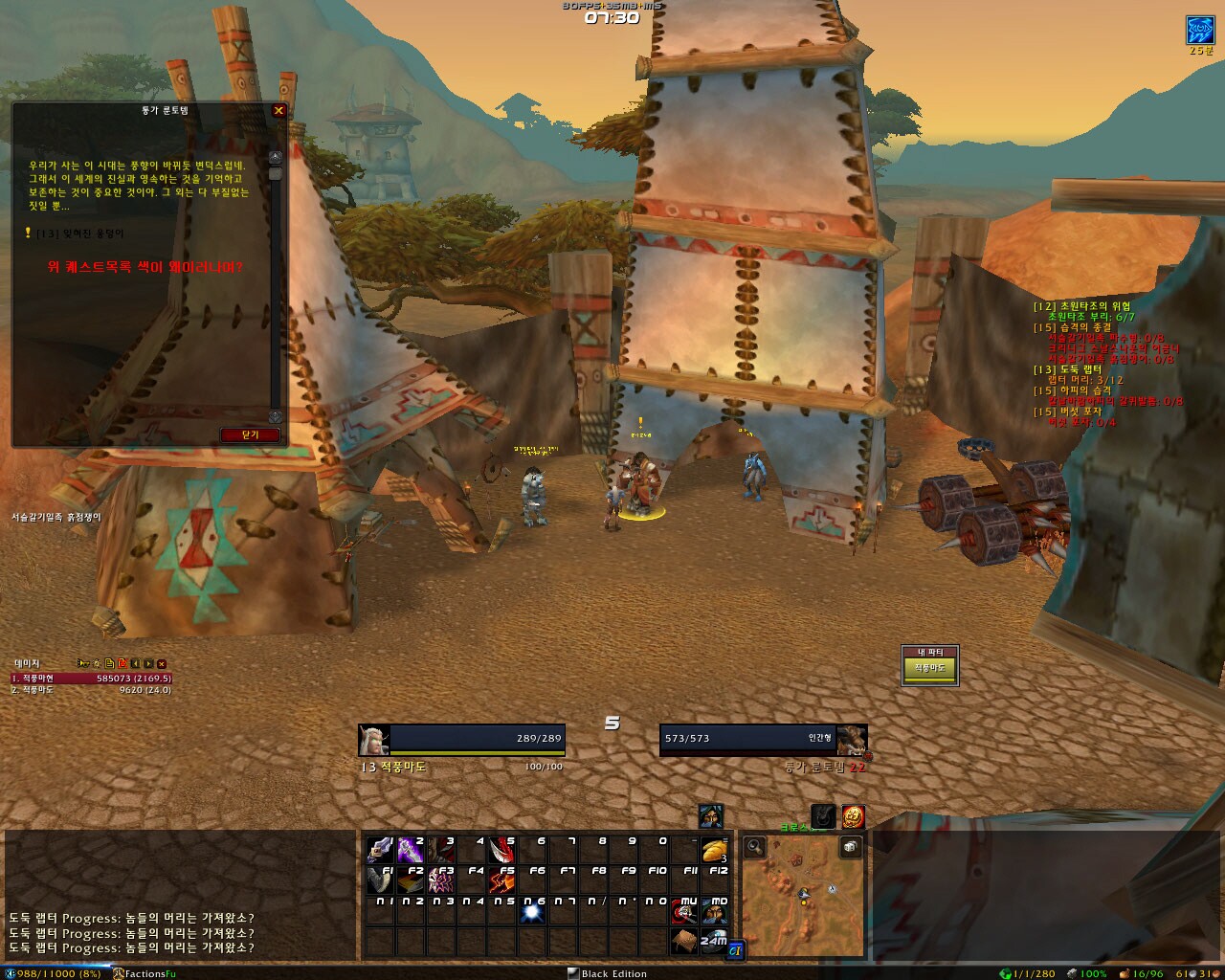
Task: Click the target portrait of the NPC
Action: [851, 740]
